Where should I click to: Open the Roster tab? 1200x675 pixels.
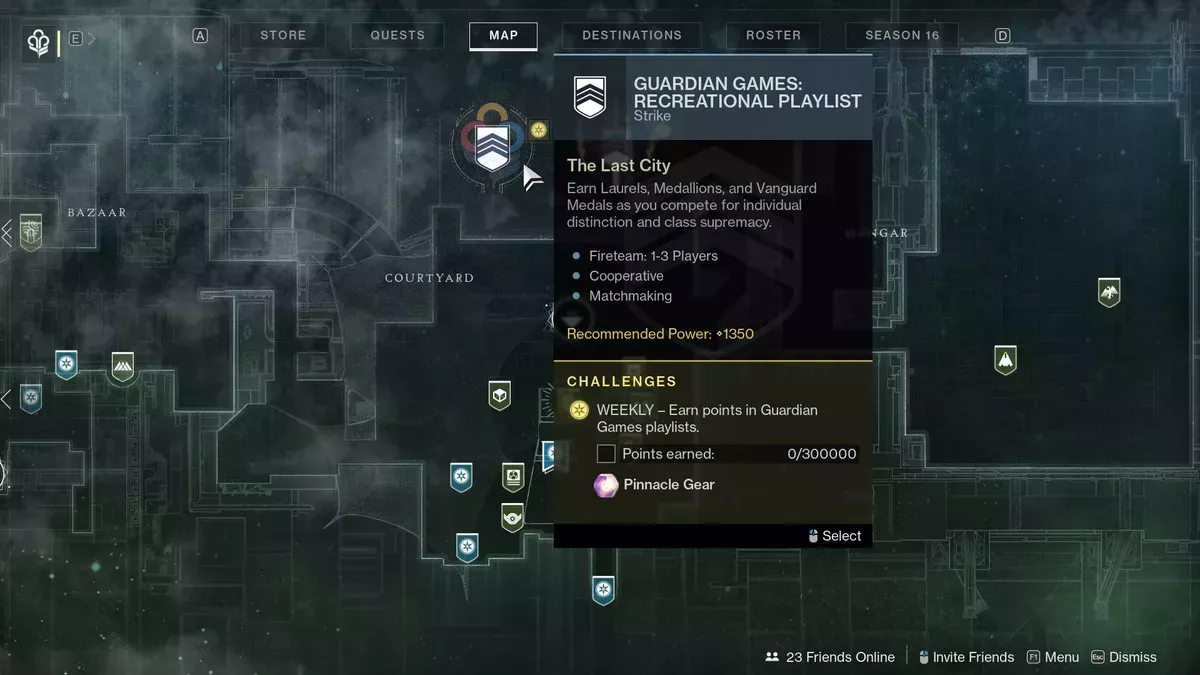773,35
